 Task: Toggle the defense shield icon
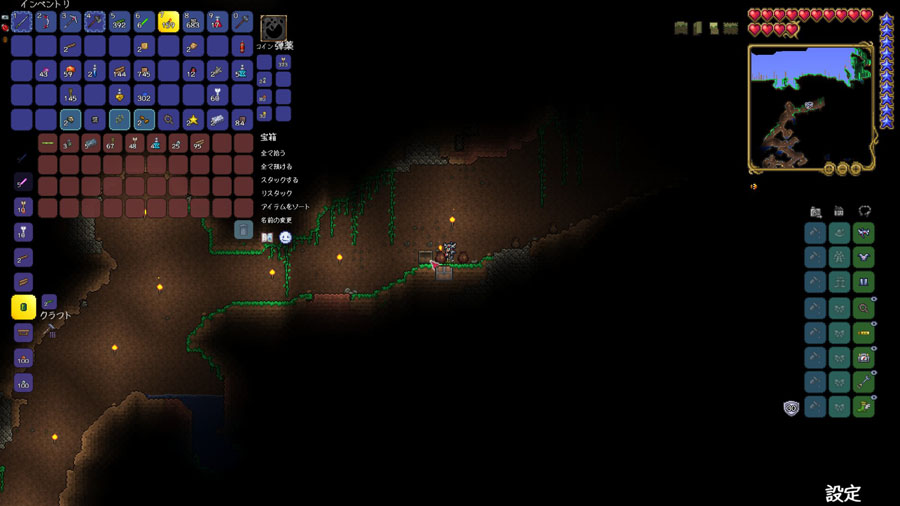coord(791,407)
